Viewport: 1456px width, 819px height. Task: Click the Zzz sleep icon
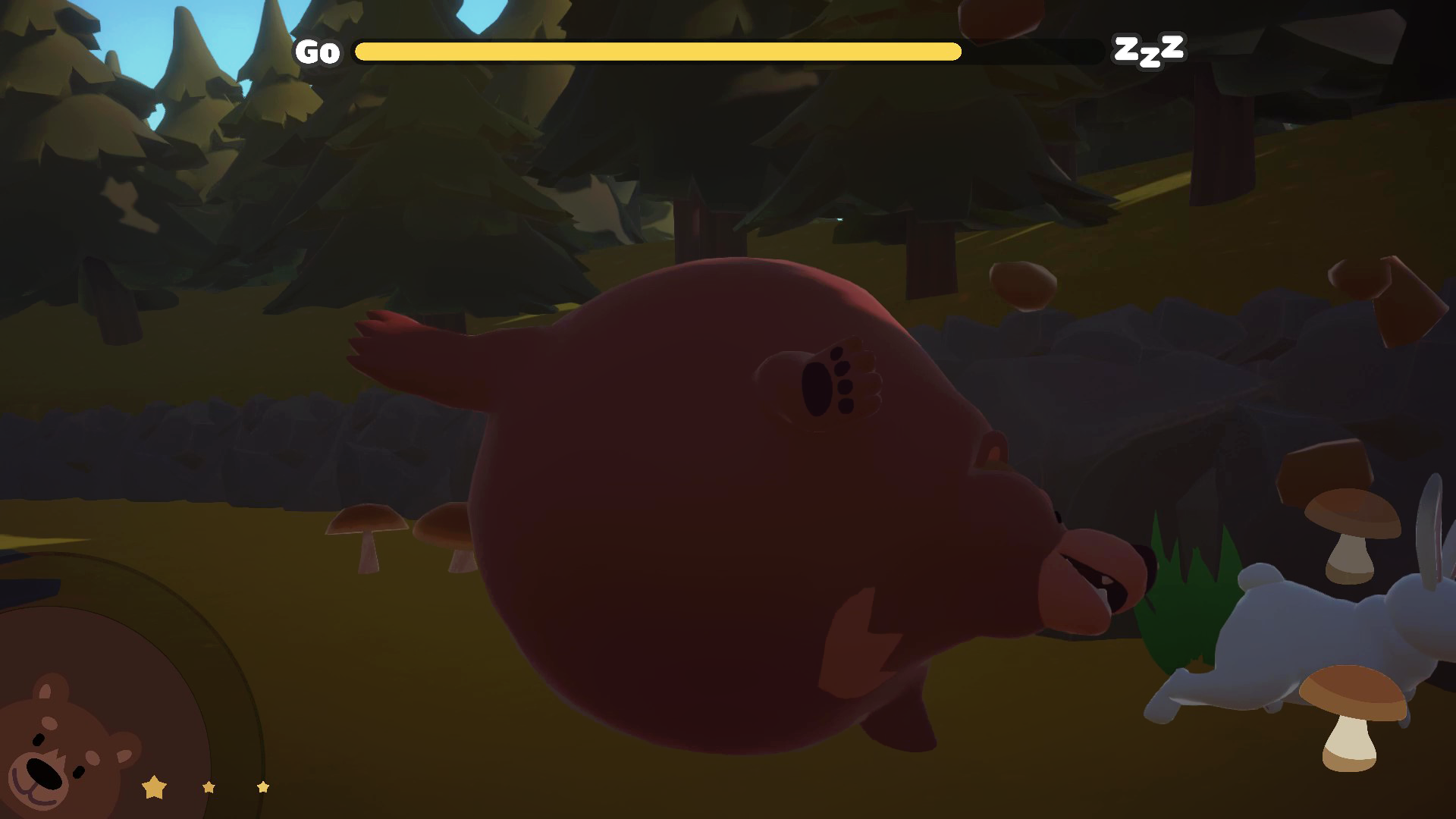click(x=1148, y=50)
